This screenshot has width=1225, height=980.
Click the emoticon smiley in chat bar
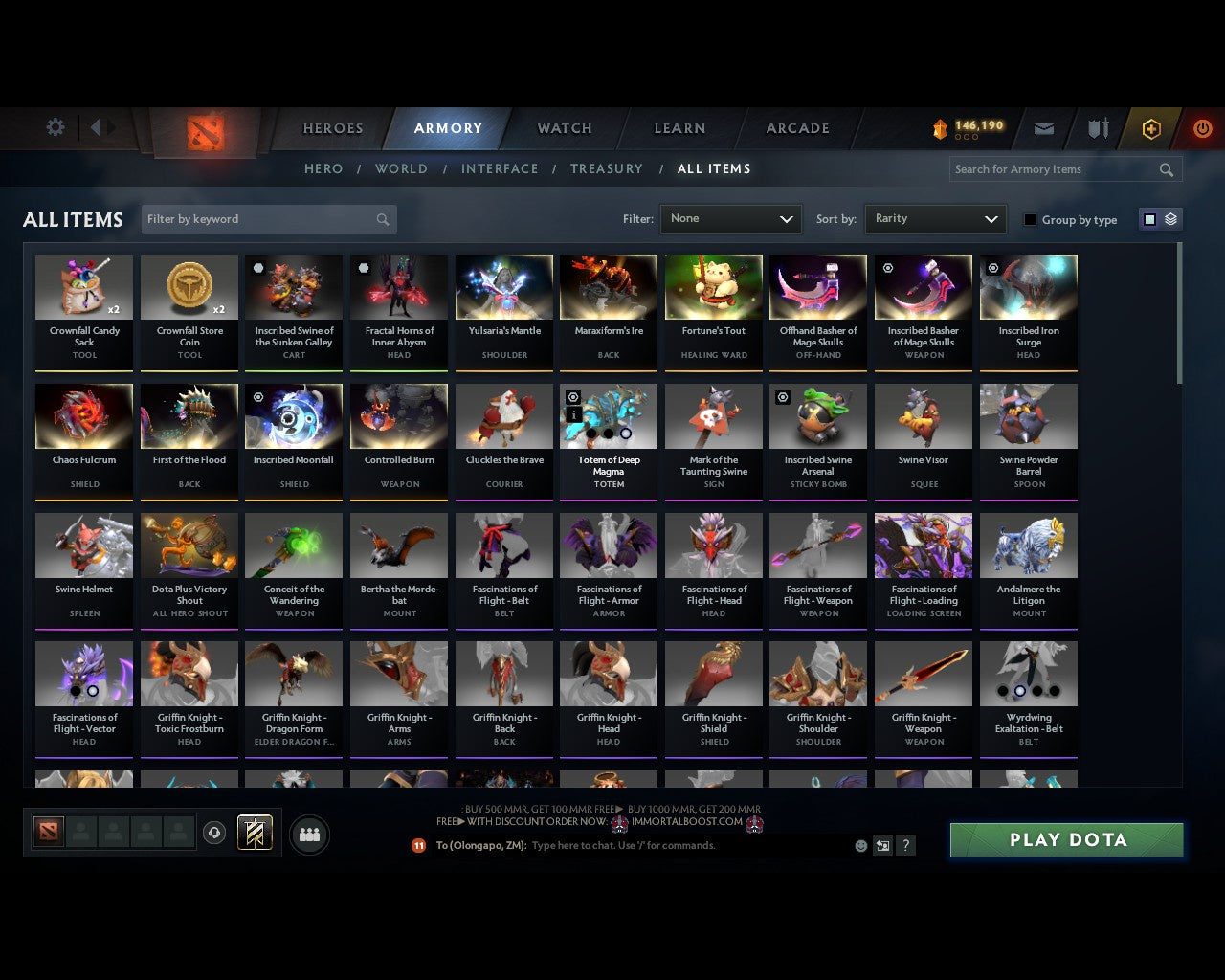(x=859, y=845)
